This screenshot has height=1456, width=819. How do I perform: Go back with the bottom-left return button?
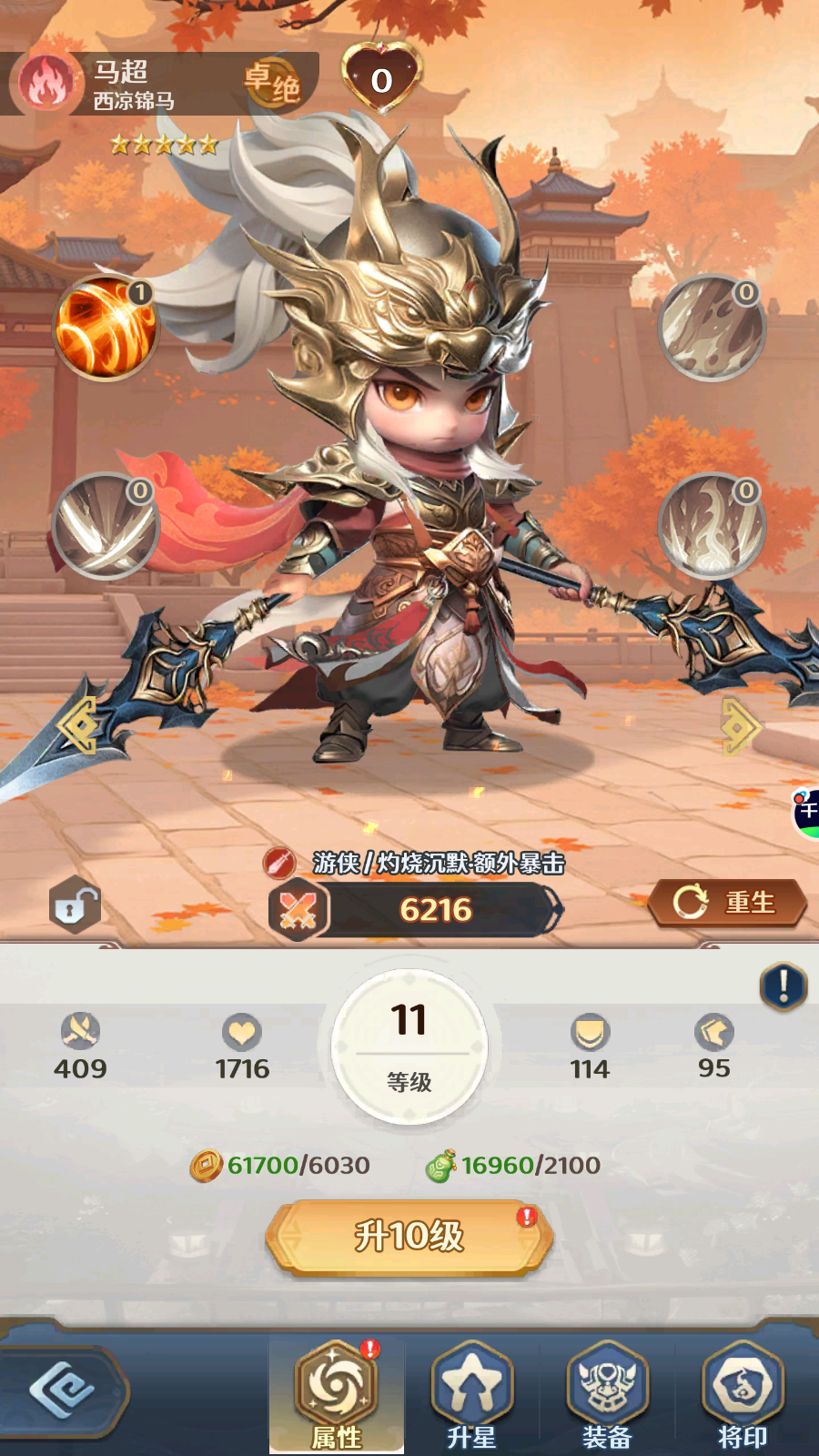(62, 1391)
